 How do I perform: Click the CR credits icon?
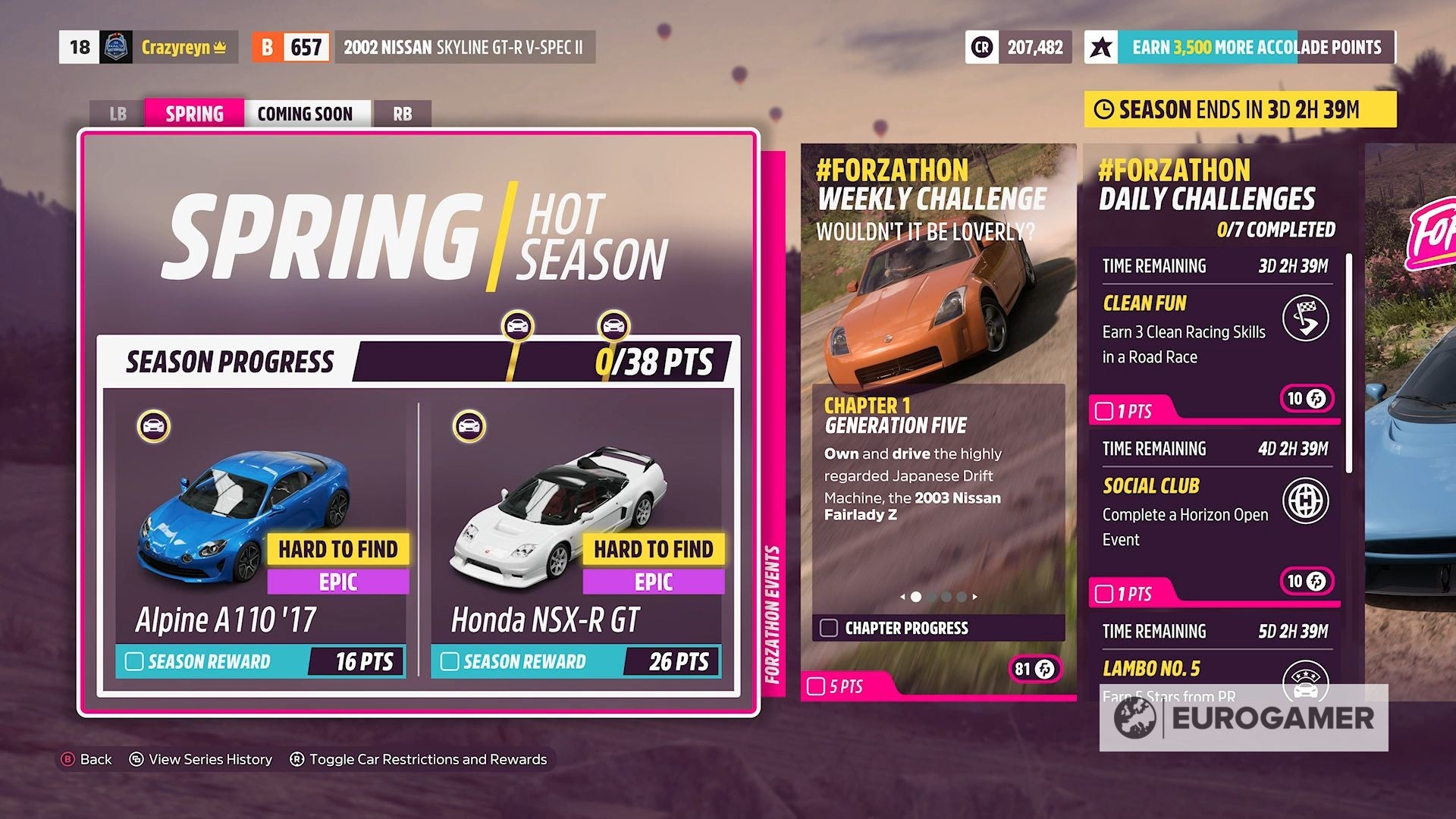[x=984, y=48]
